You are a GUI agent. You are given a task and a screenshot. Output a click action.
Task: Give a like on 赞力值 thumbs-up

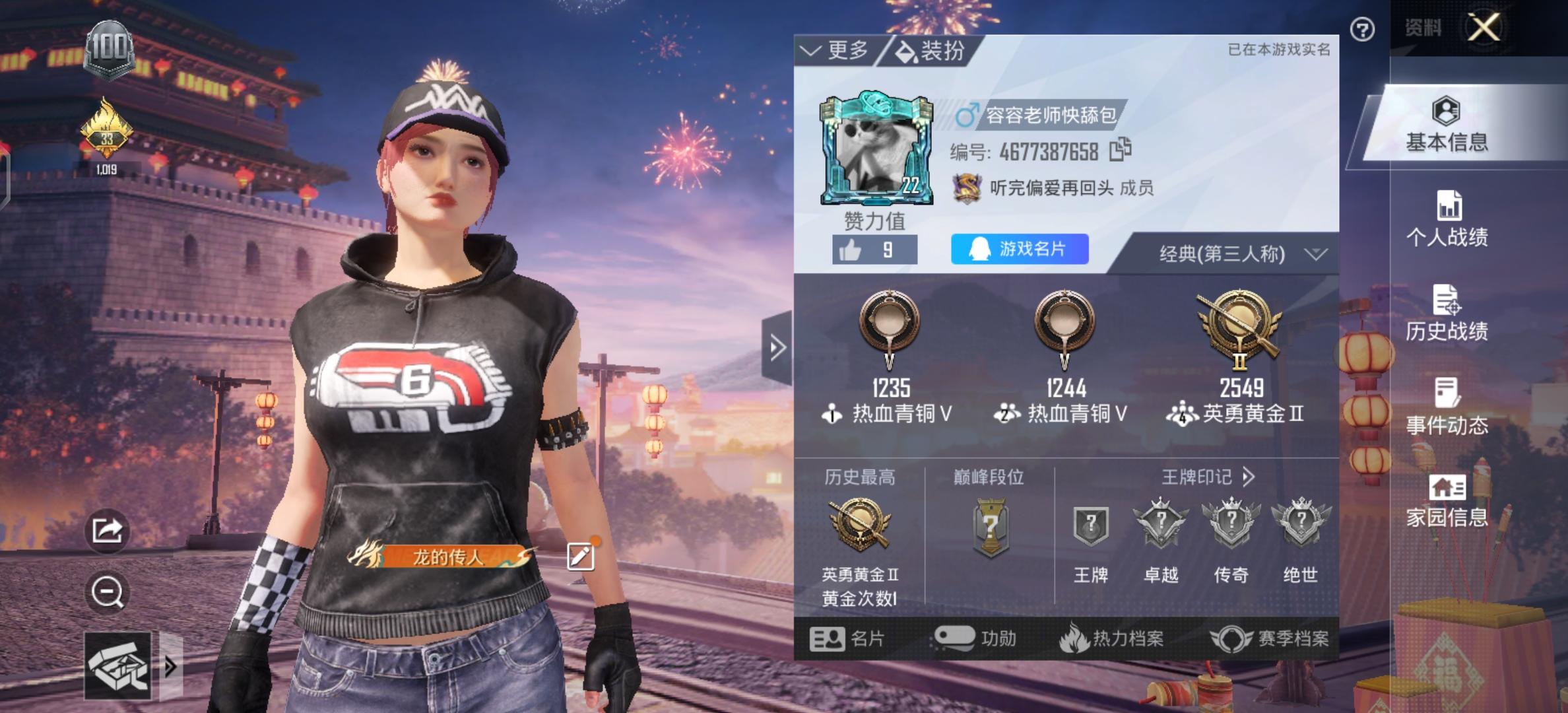pos(851,250)
